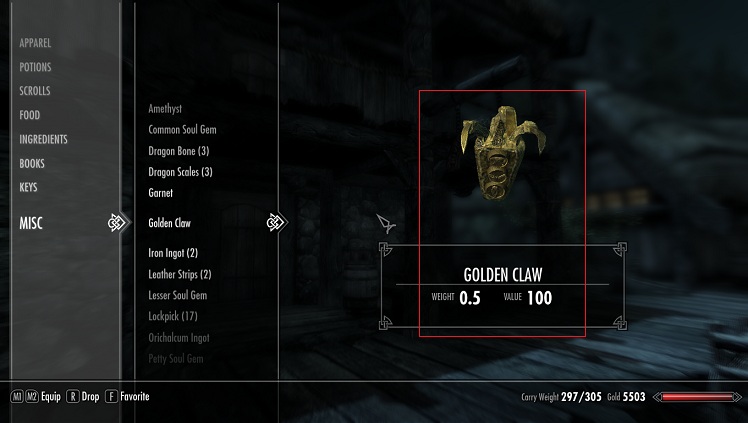Open the Apparel category
The image size is (748, 423).
(x=35, y=43)
